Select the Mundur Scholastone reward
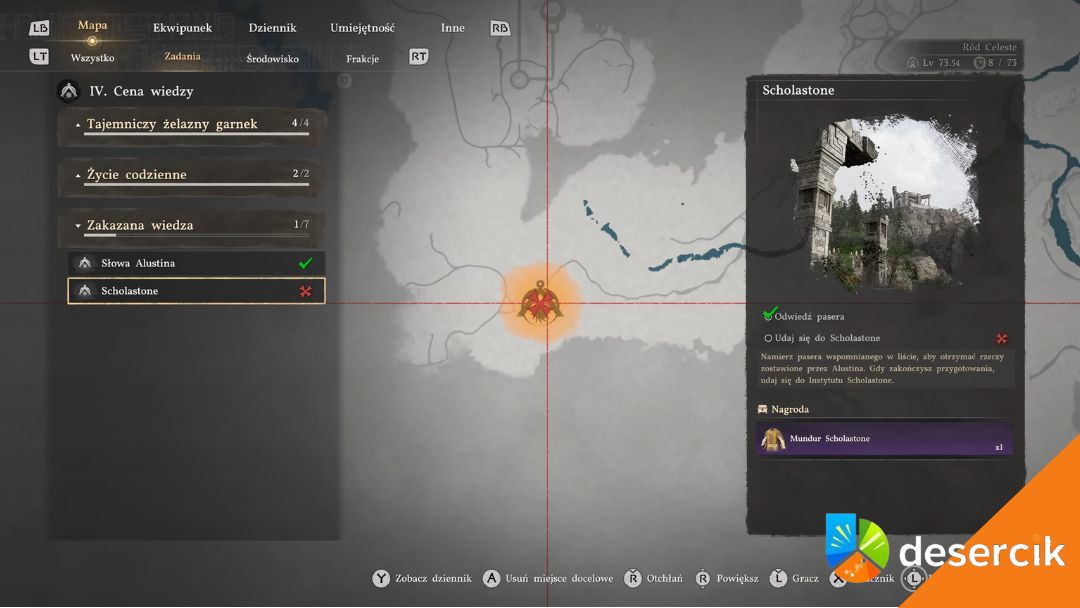1080x608 pixels. [x=884, y=439]
